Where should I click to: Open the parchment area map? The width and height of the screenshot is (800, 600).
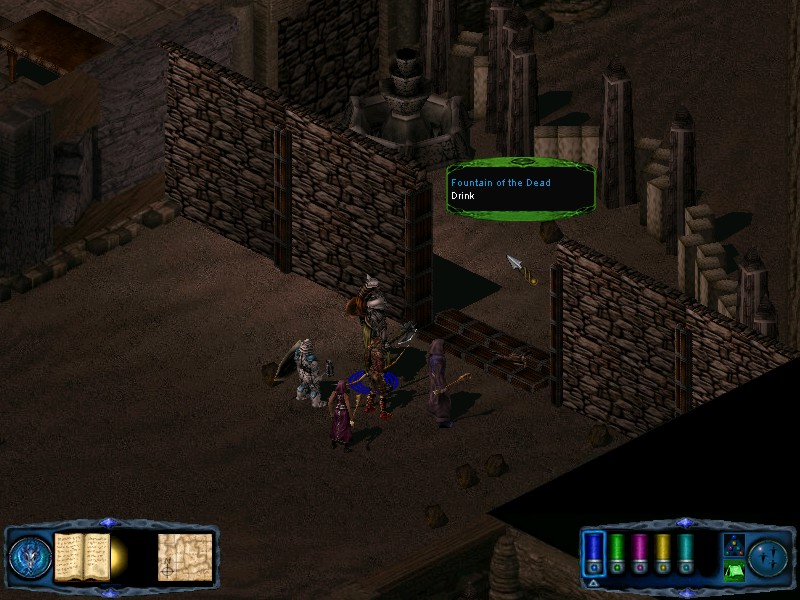click(x=185, y=556)
